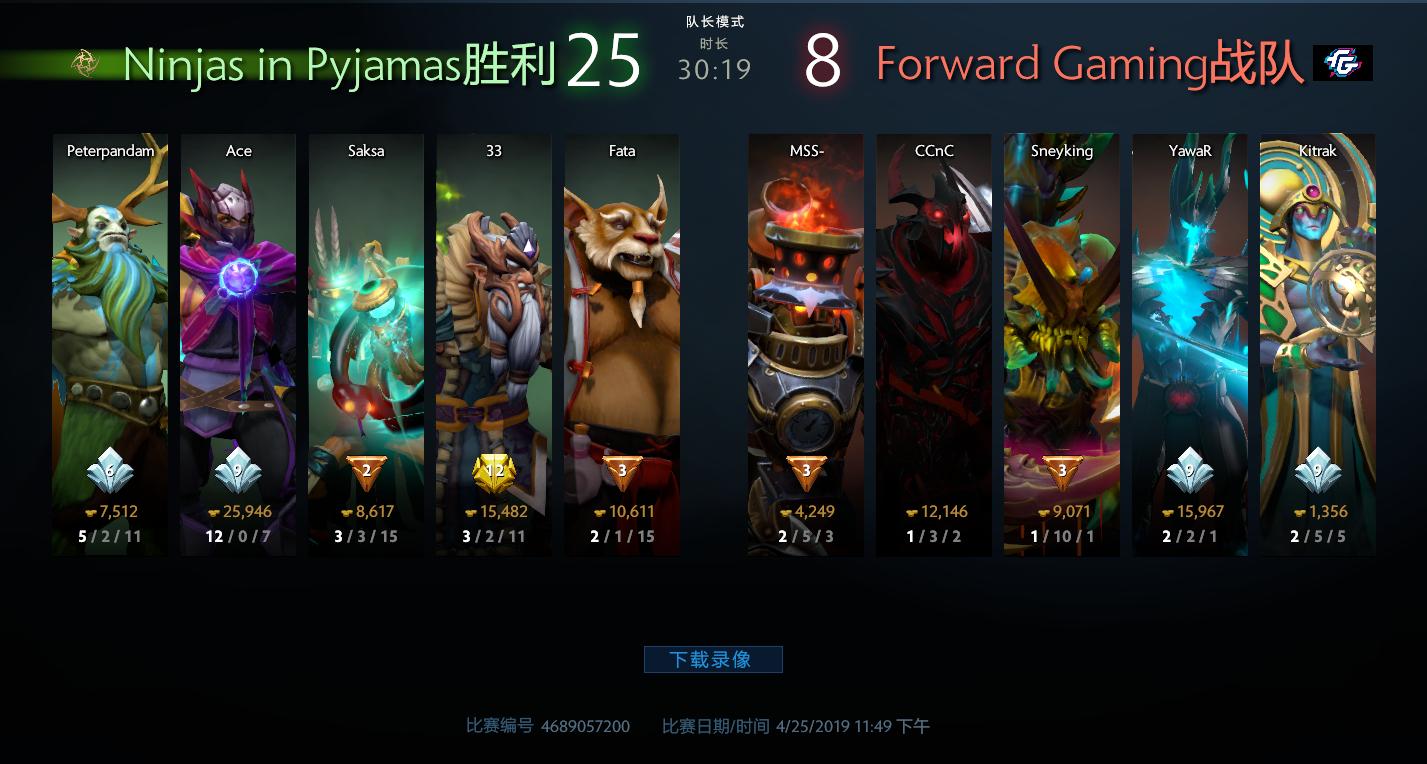Viewport: 1427px width, 764px height.
Task: Select Sneyking's bronze level 3 medal
Action: coord(1061,472)
